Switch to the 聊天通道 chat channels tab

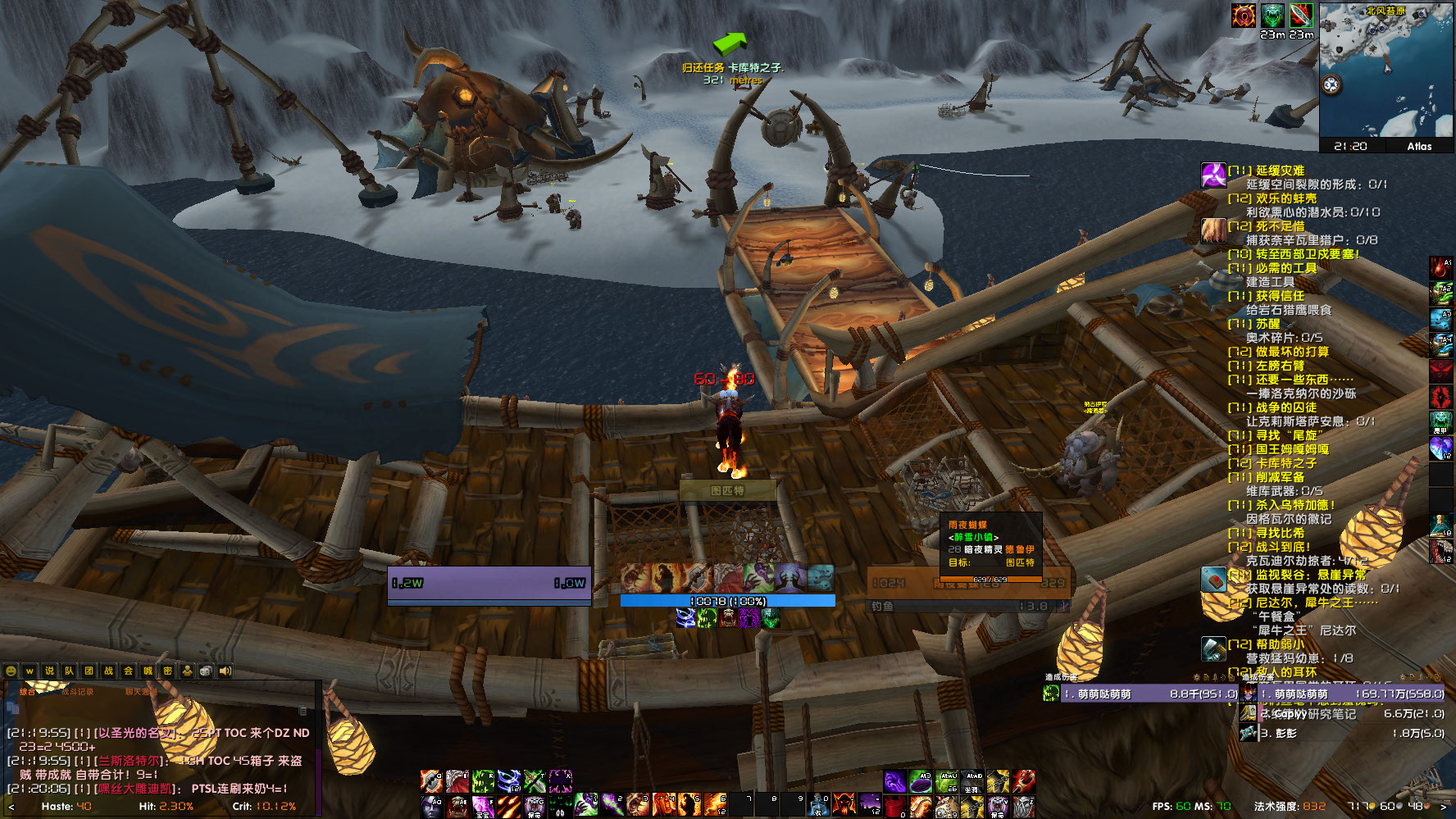point(141,693)
